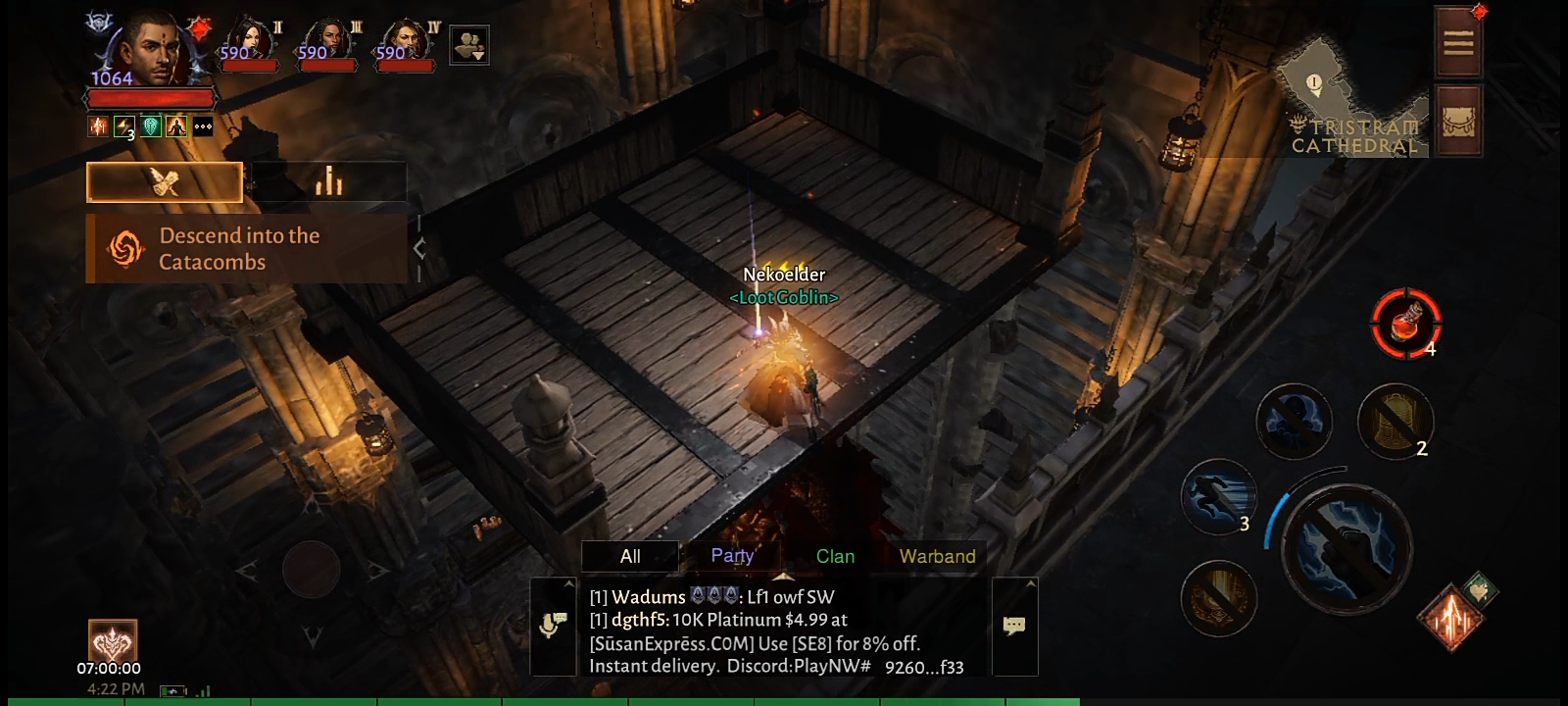The width and height of the screenshot is (1568, 706).
Task: Use the health potion
Action: [x=1405, y=323]
